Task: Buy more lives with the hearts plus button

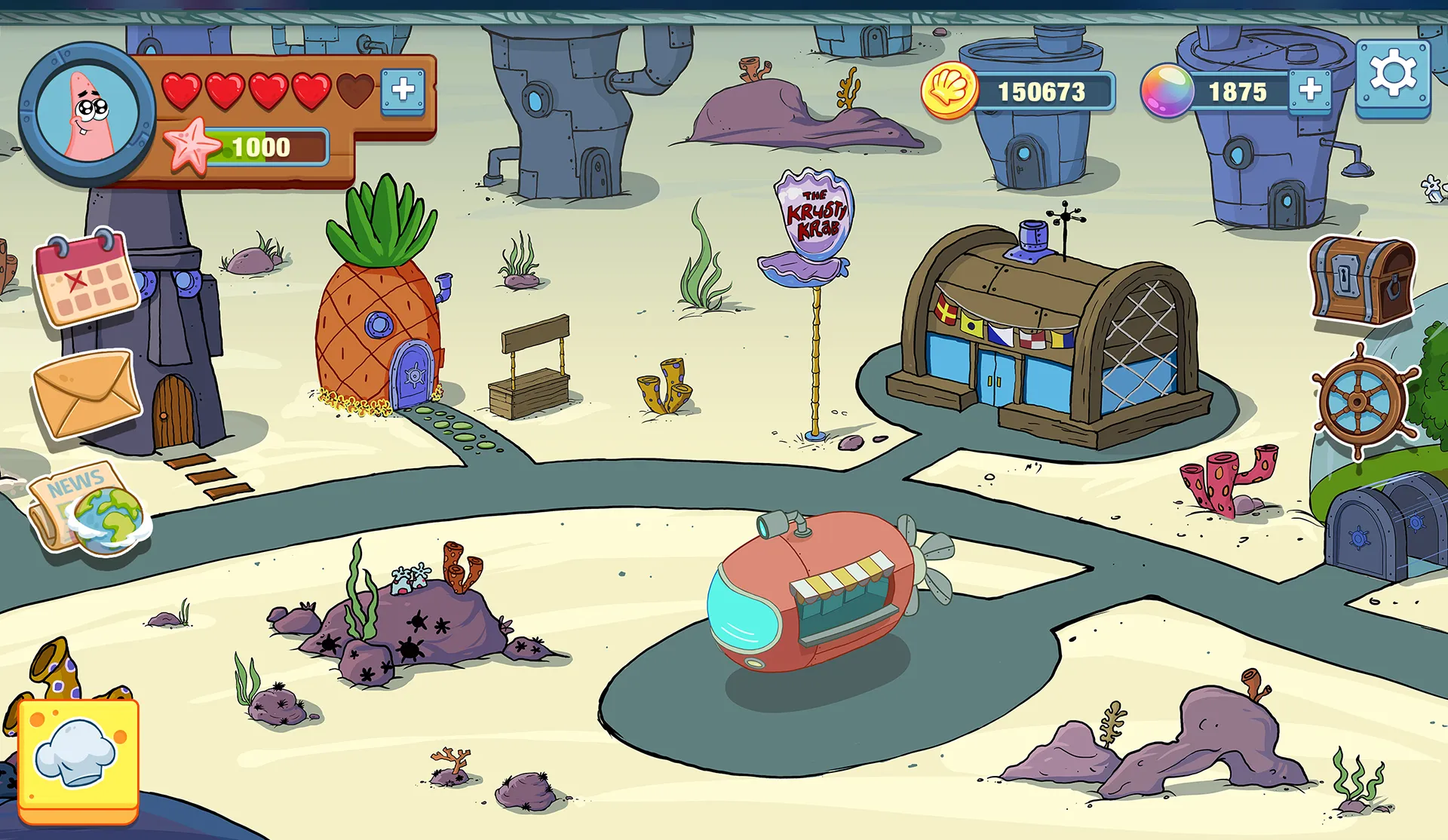Action: (403, 90)
